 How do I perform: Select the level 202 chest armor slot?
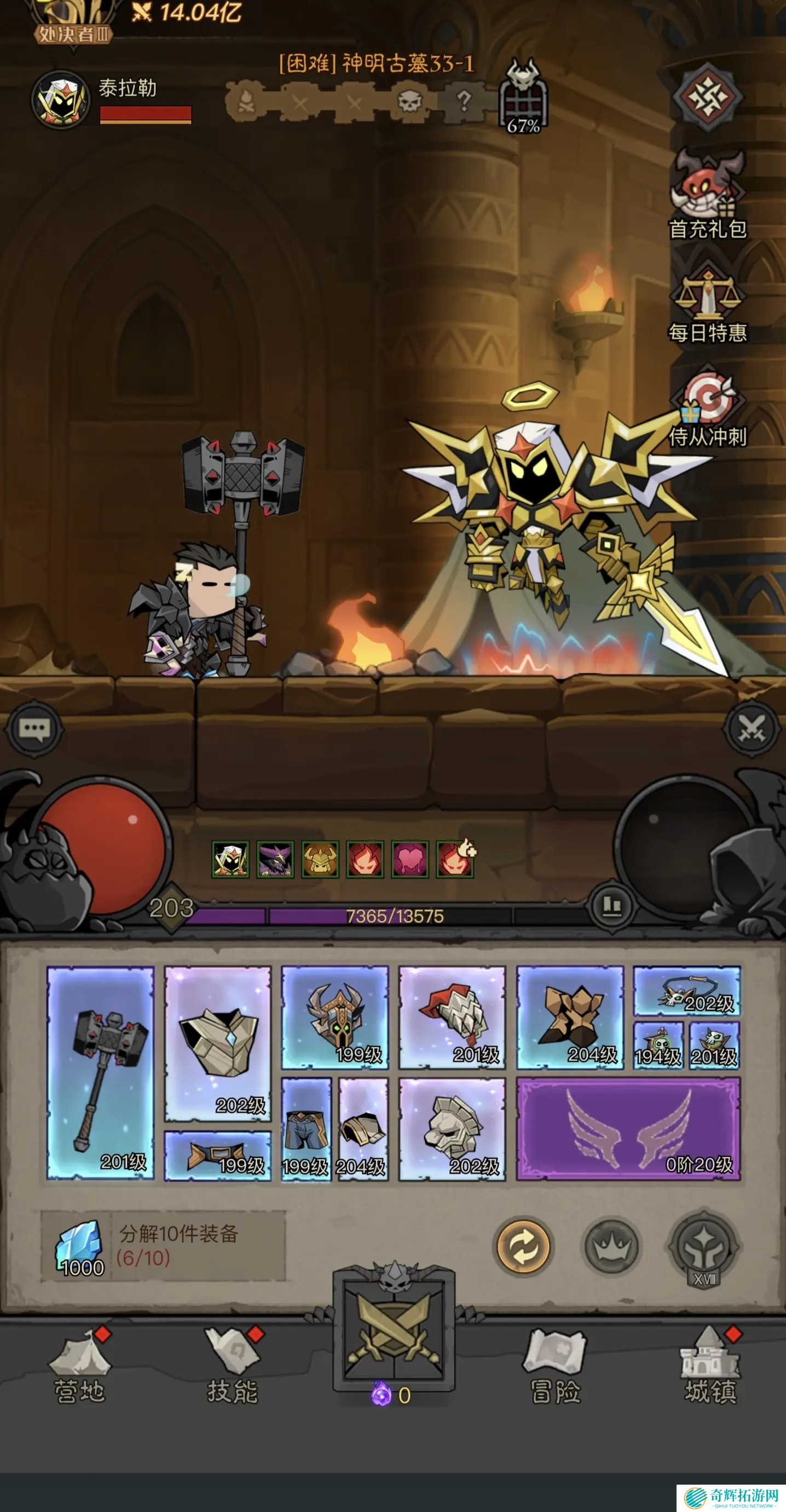217,1044
